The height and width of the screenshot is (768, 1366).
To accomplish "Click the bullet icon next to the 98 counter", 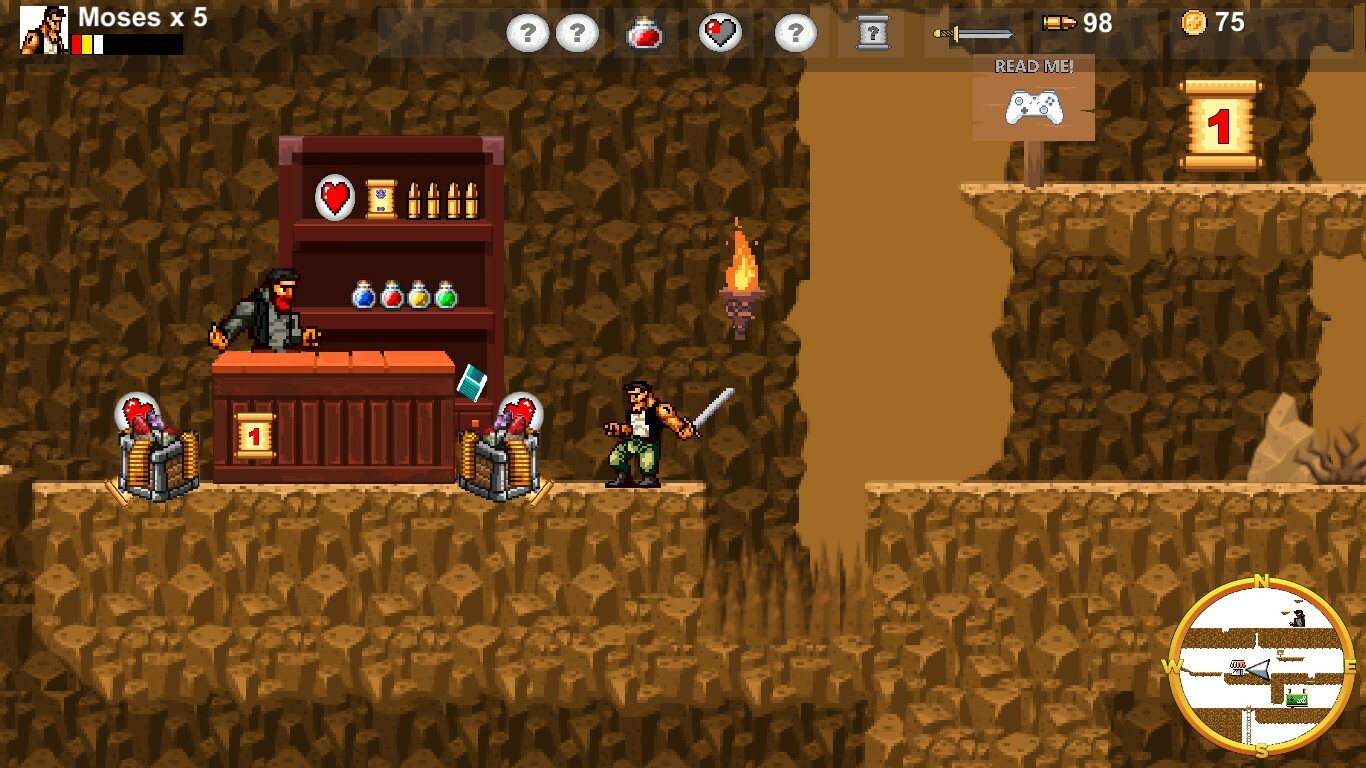I will pos(1057,25).
